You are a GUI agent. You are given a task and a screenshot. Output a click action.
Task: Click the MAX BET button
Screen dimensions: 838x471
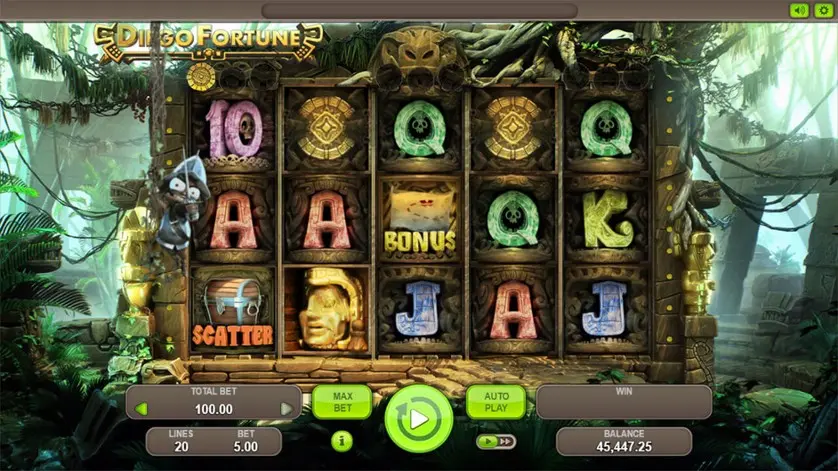[x=341, y=401]
